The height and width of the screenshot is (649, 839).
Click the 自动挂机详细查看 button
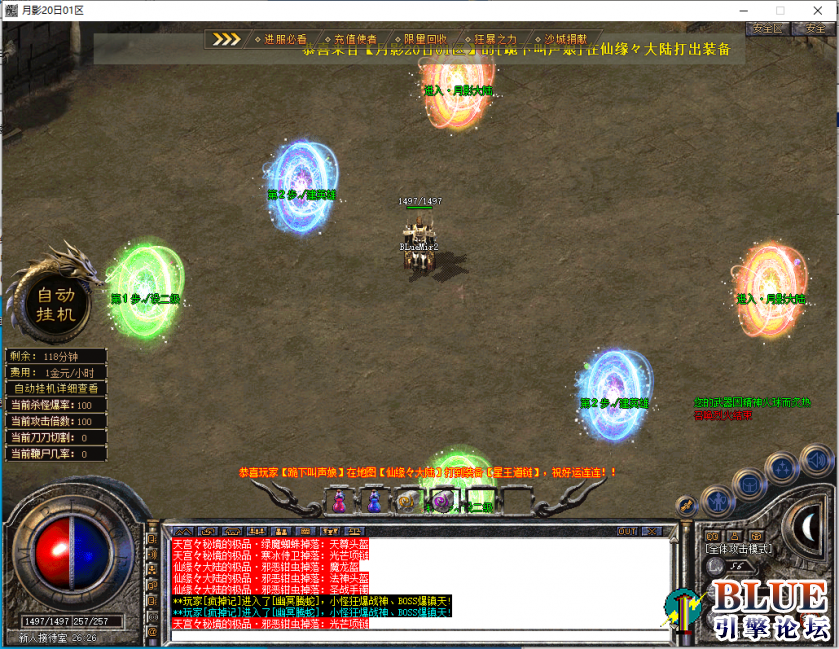pos(56,388)
